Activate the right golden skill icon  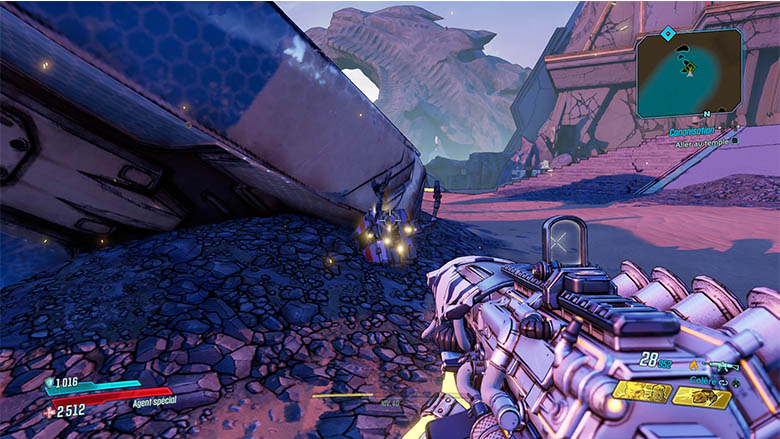tap(701, 397)
